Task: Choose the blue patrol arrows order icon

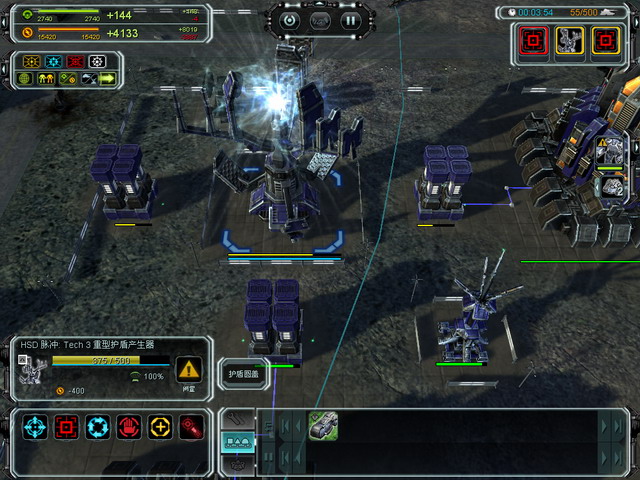Action: pyautogui.click(x=97, y=427)
